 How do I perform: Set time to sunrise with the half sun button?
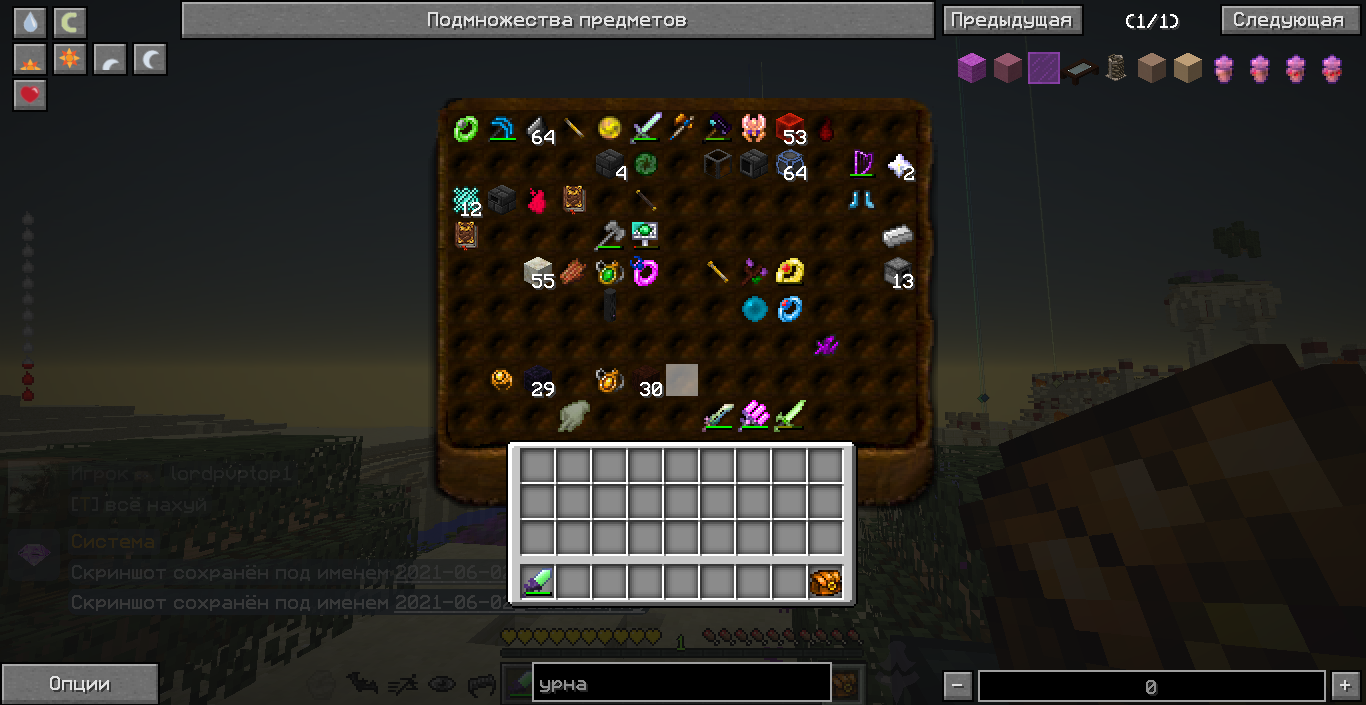coord(30,59)
